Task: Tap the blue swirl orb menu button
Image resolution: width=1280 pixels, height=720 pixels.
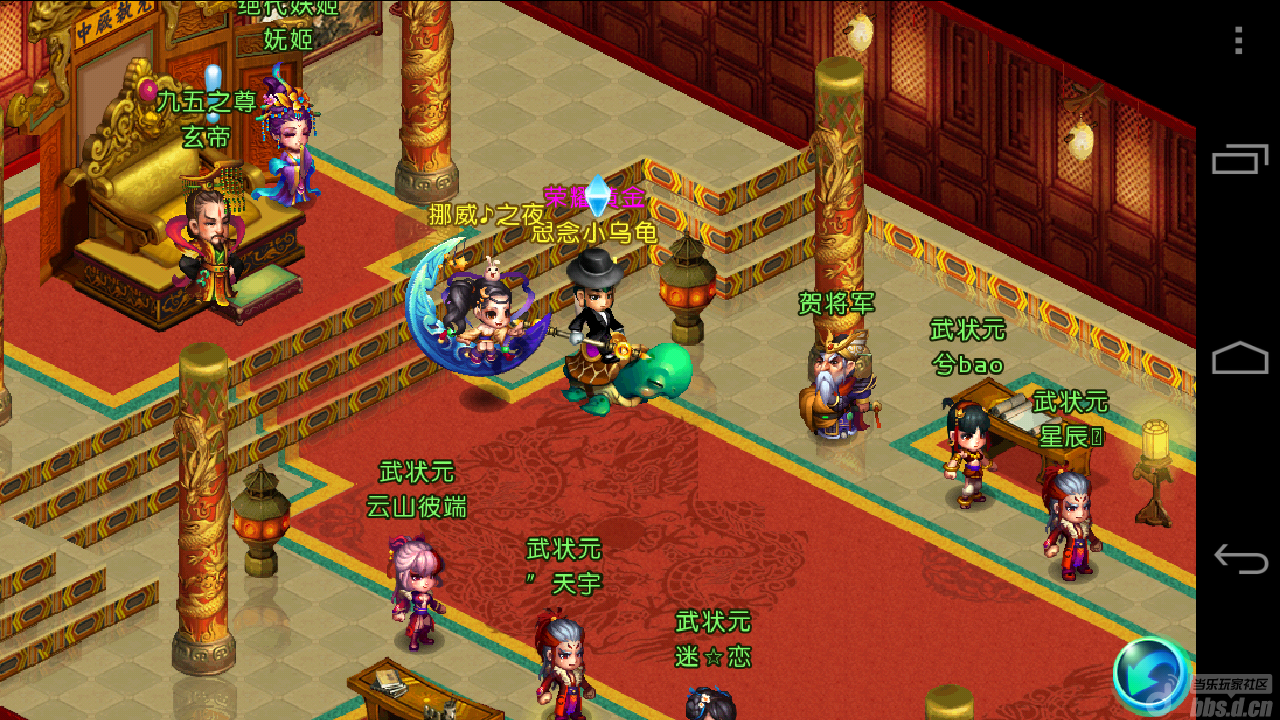Action: (x=1151, y=677)
